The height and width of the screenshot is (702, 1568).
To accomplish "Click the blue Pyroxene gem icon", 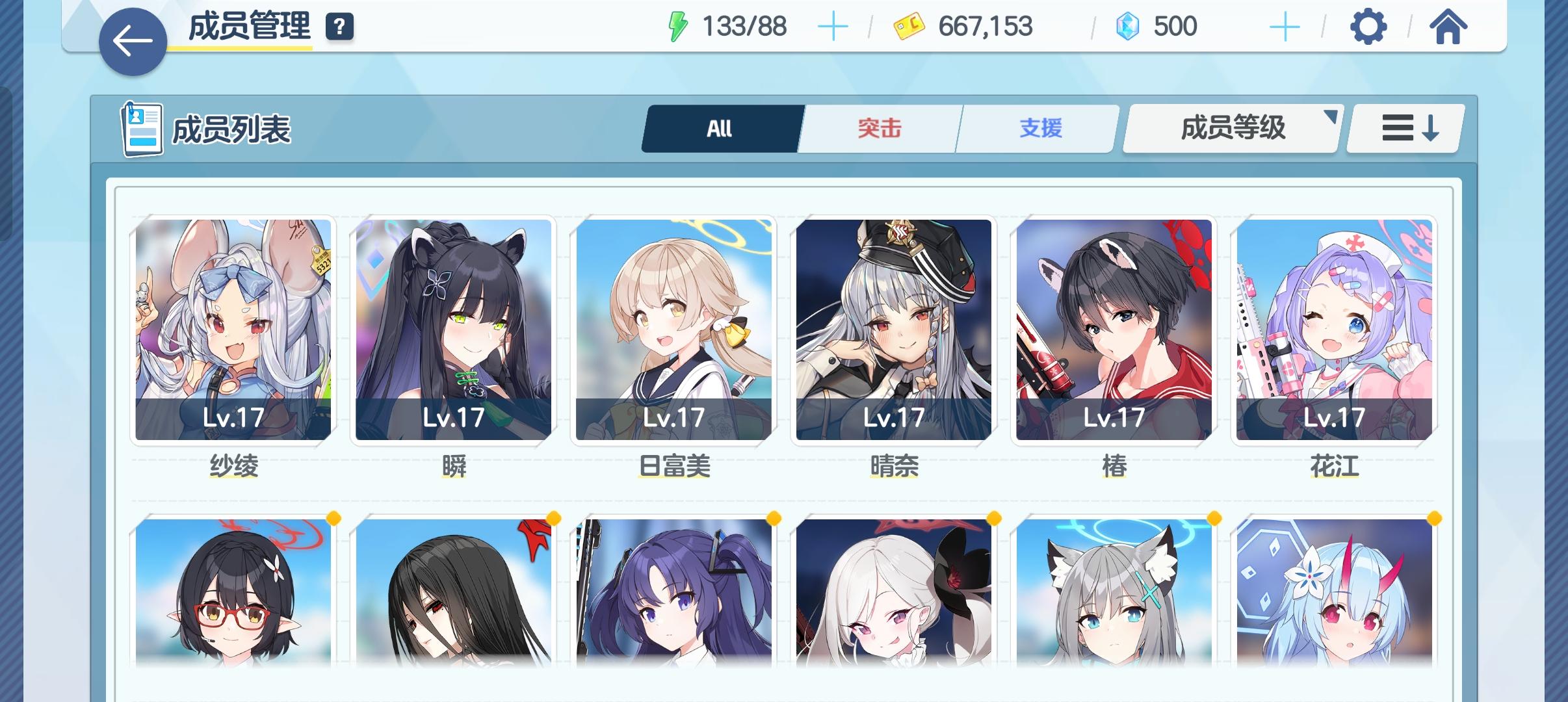I will pyautogui.click(x=1132, y=27).
